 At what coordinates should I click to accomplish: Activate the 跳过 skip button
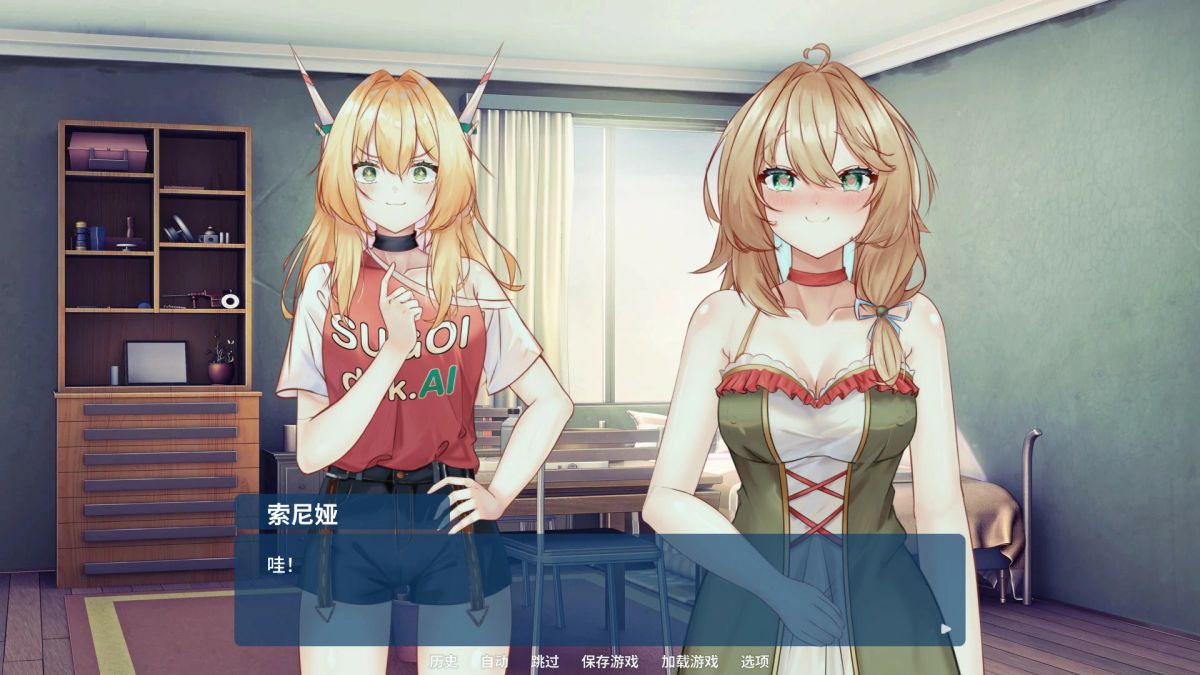coord(545,661)
